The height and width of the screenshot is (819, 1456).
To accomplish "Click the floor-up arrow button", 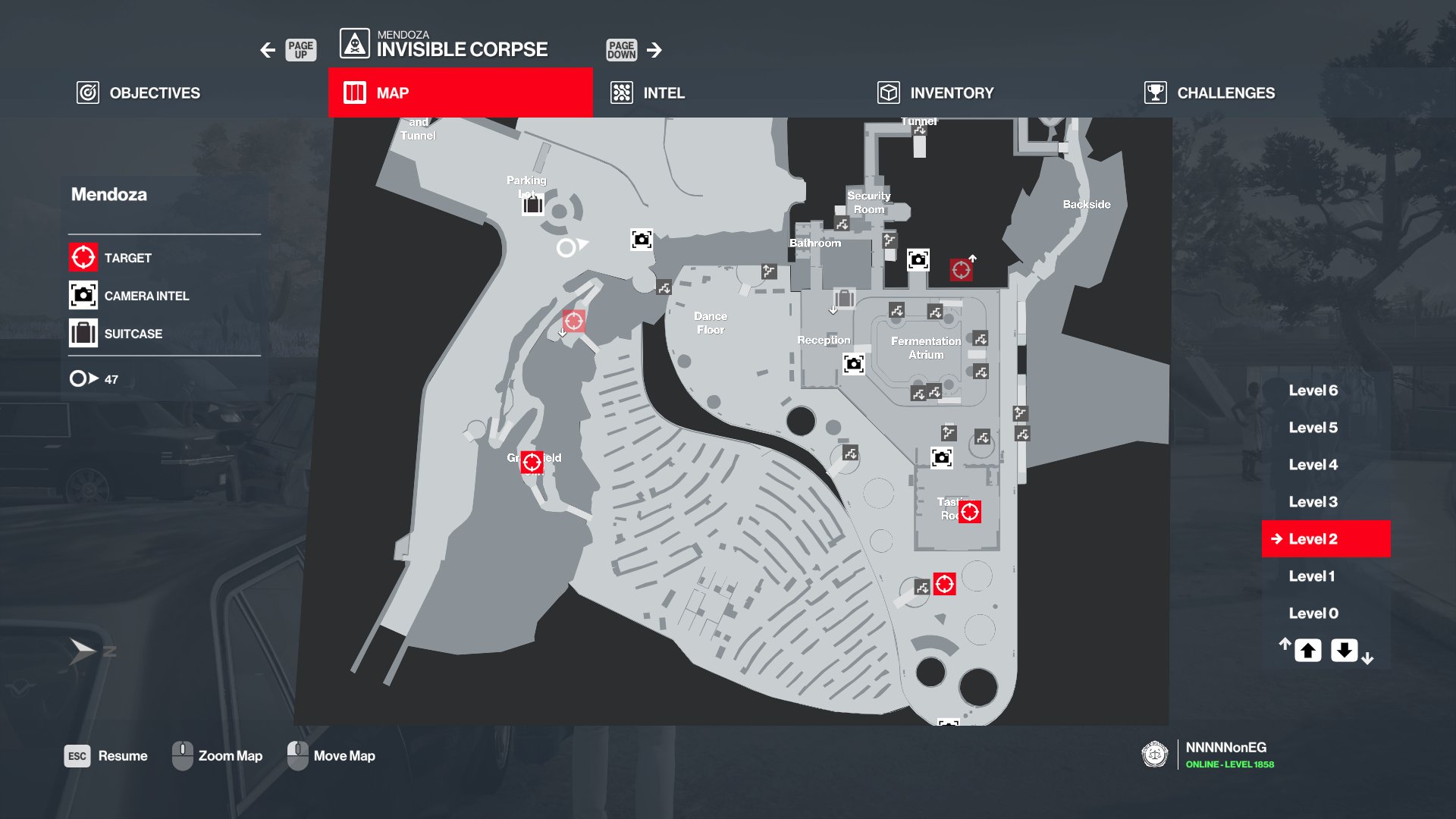I will [1307, 651].
